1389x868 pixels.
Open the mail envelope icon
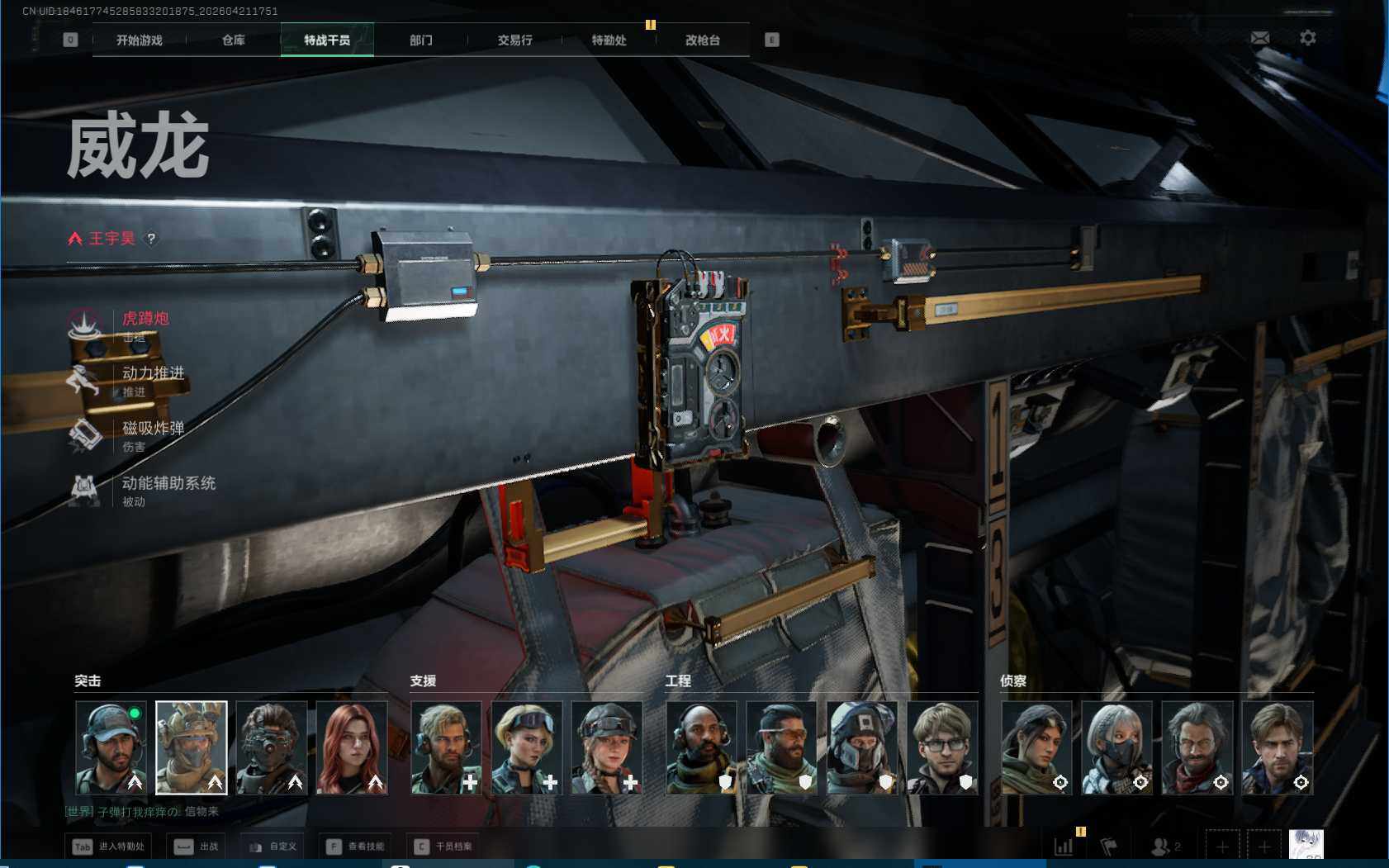(x=1260, y=38)
